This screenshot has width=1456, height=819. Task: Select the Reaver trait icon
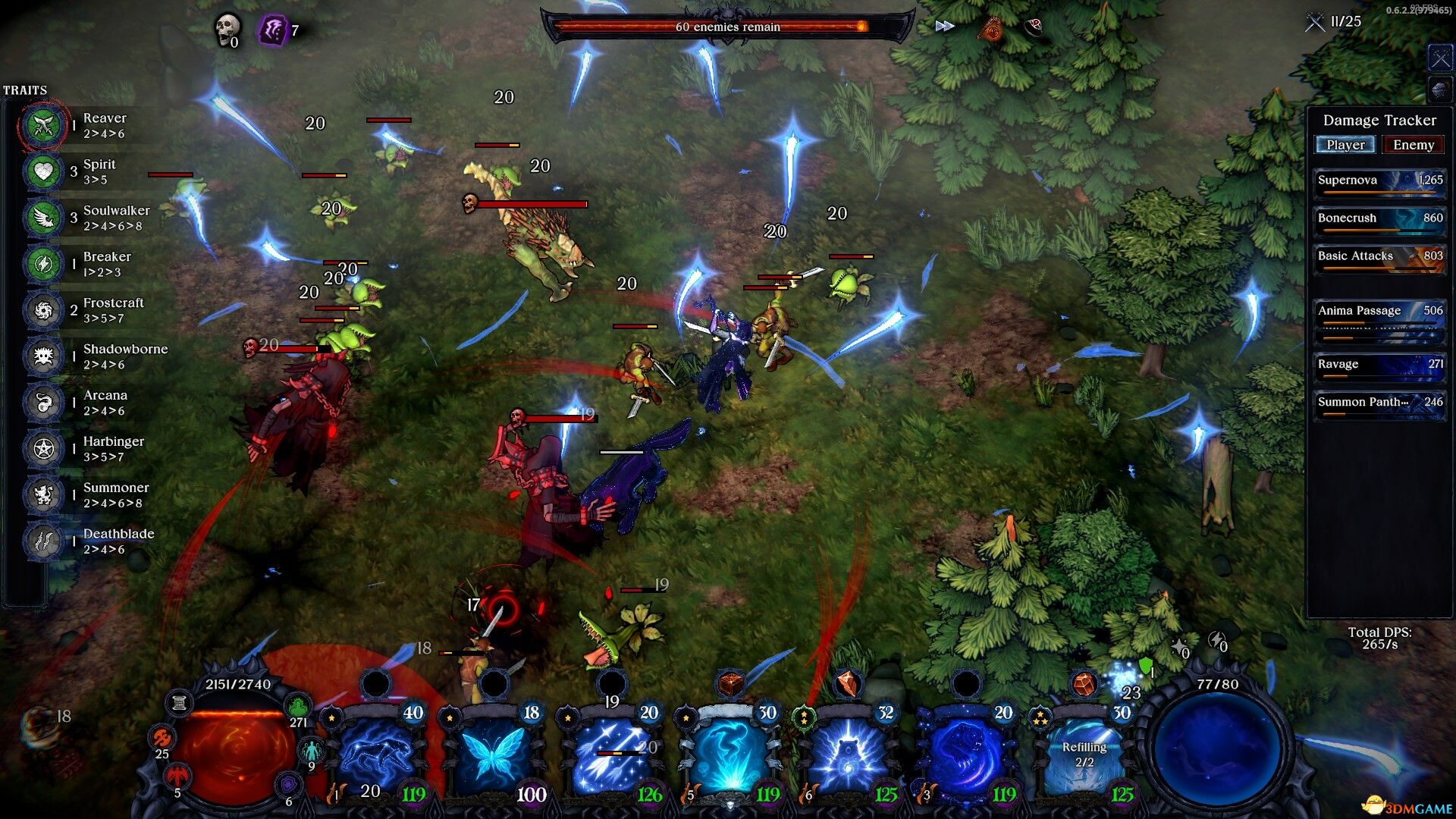43,126
